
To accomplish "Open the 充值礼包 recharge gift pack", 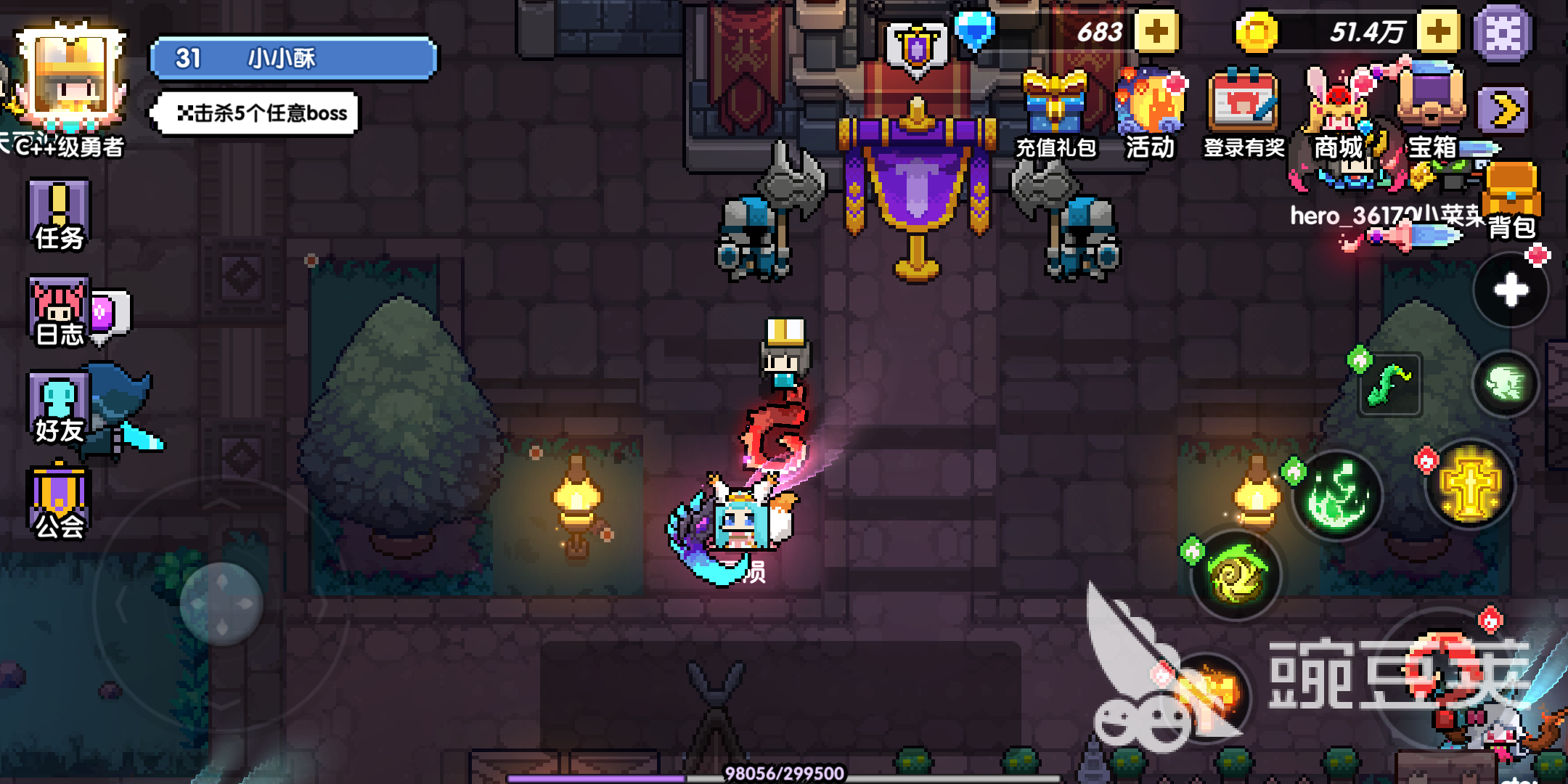I will (x=1055, y=114).
